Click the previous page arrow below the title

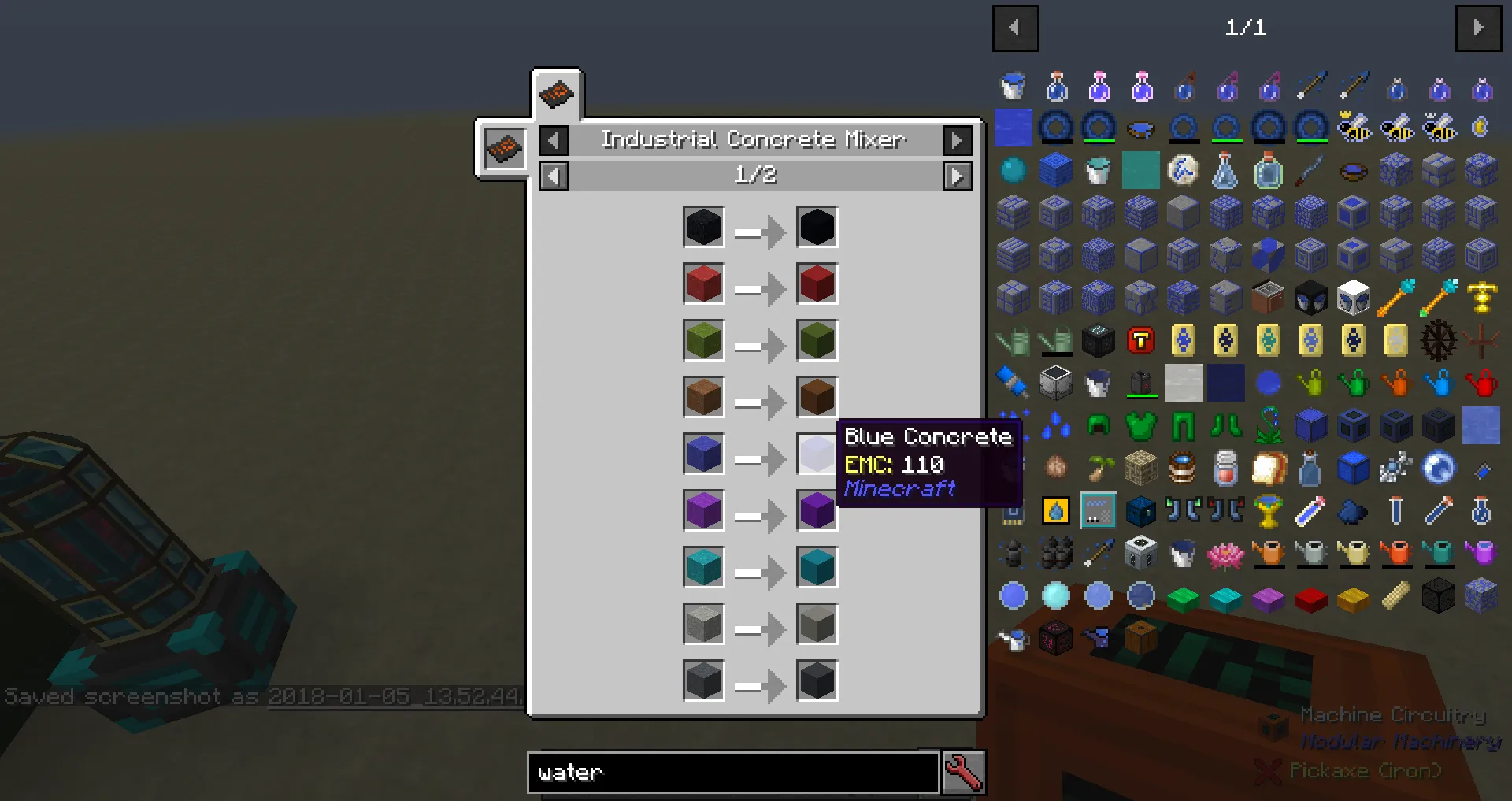[x=554, y=176]
